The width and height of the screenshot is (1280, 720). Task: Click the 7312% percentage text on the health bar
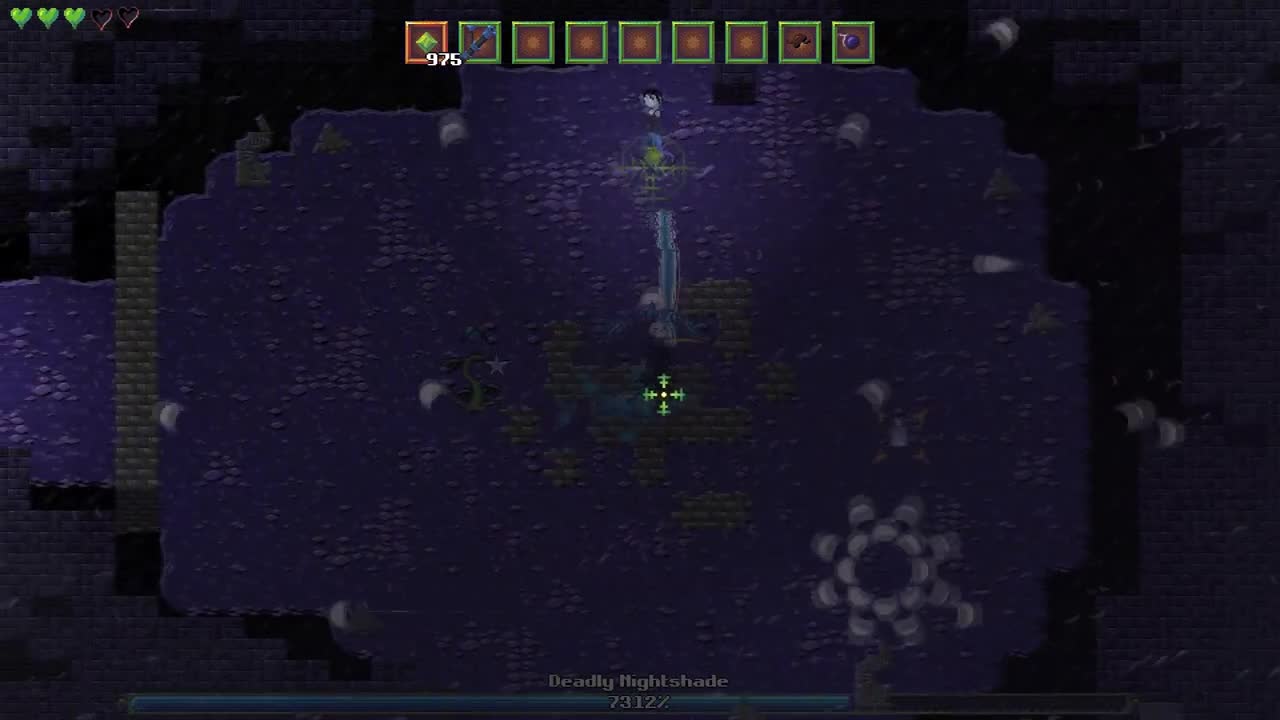pyautogui.click(x=640, y=703)
